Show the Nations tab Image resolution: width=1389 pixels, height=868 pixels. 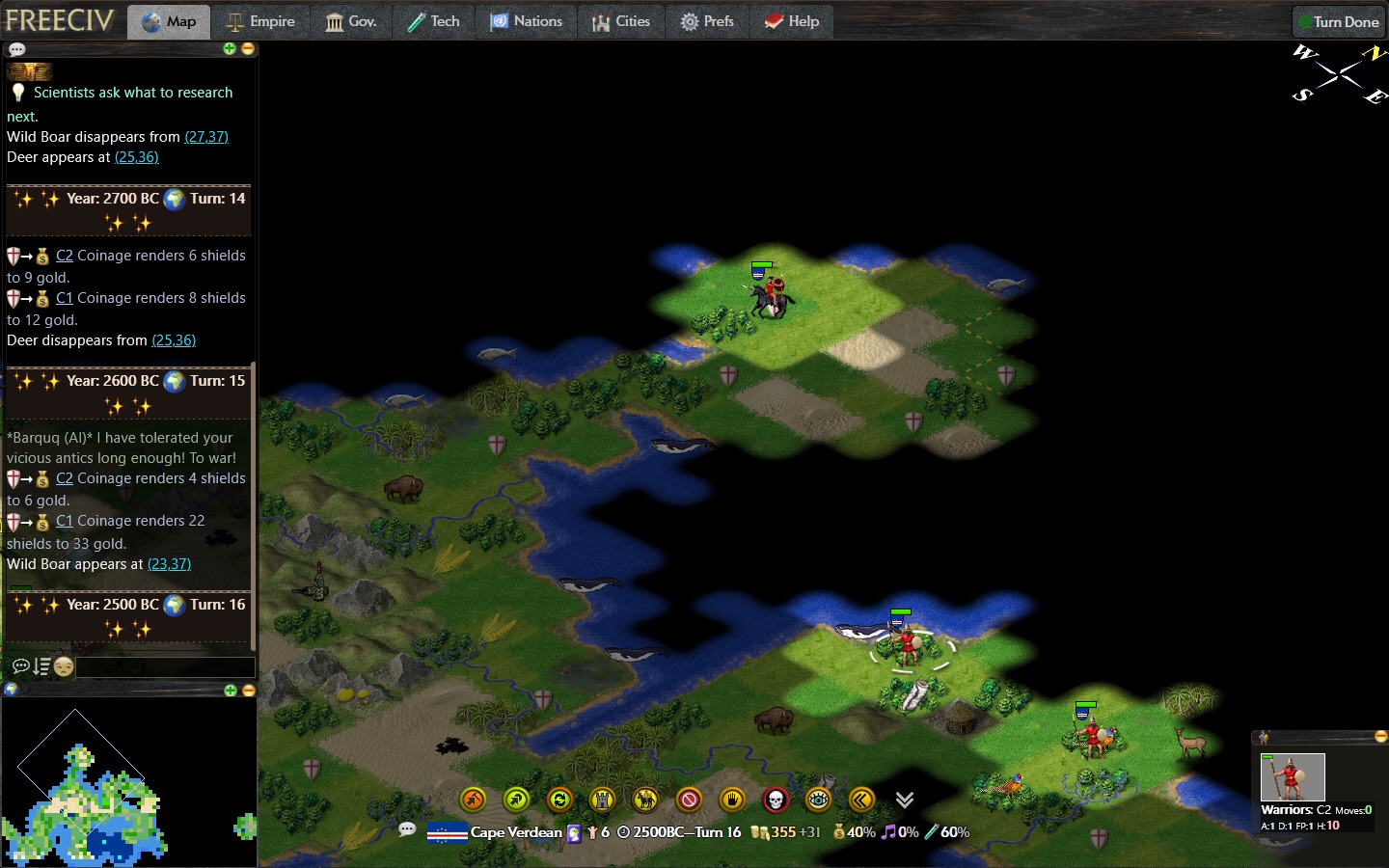[x=527, y=21]
